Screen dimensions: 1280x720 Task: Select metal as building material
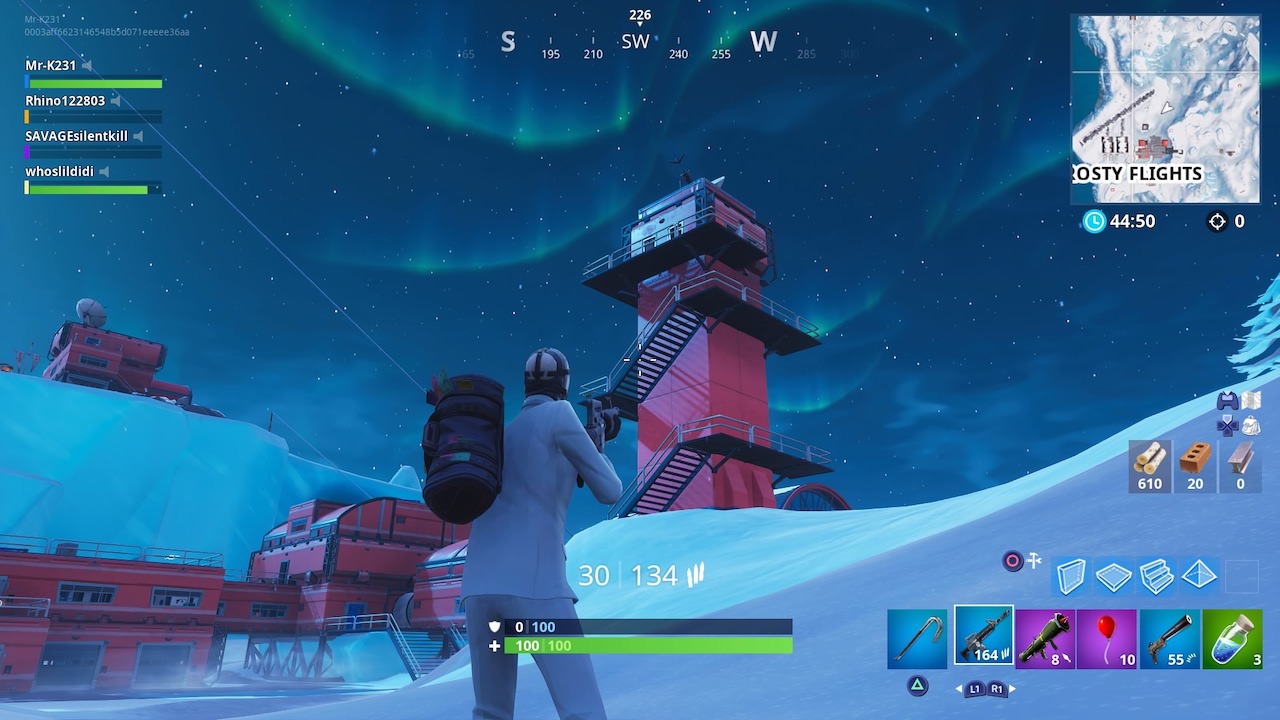pos(1239,466)
